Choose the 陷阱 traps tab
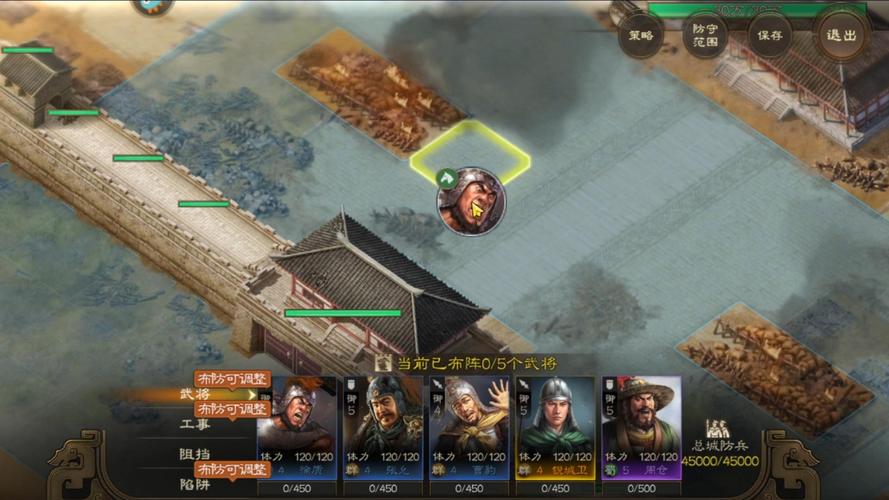889x500 pixels. [x=195, y=483]
